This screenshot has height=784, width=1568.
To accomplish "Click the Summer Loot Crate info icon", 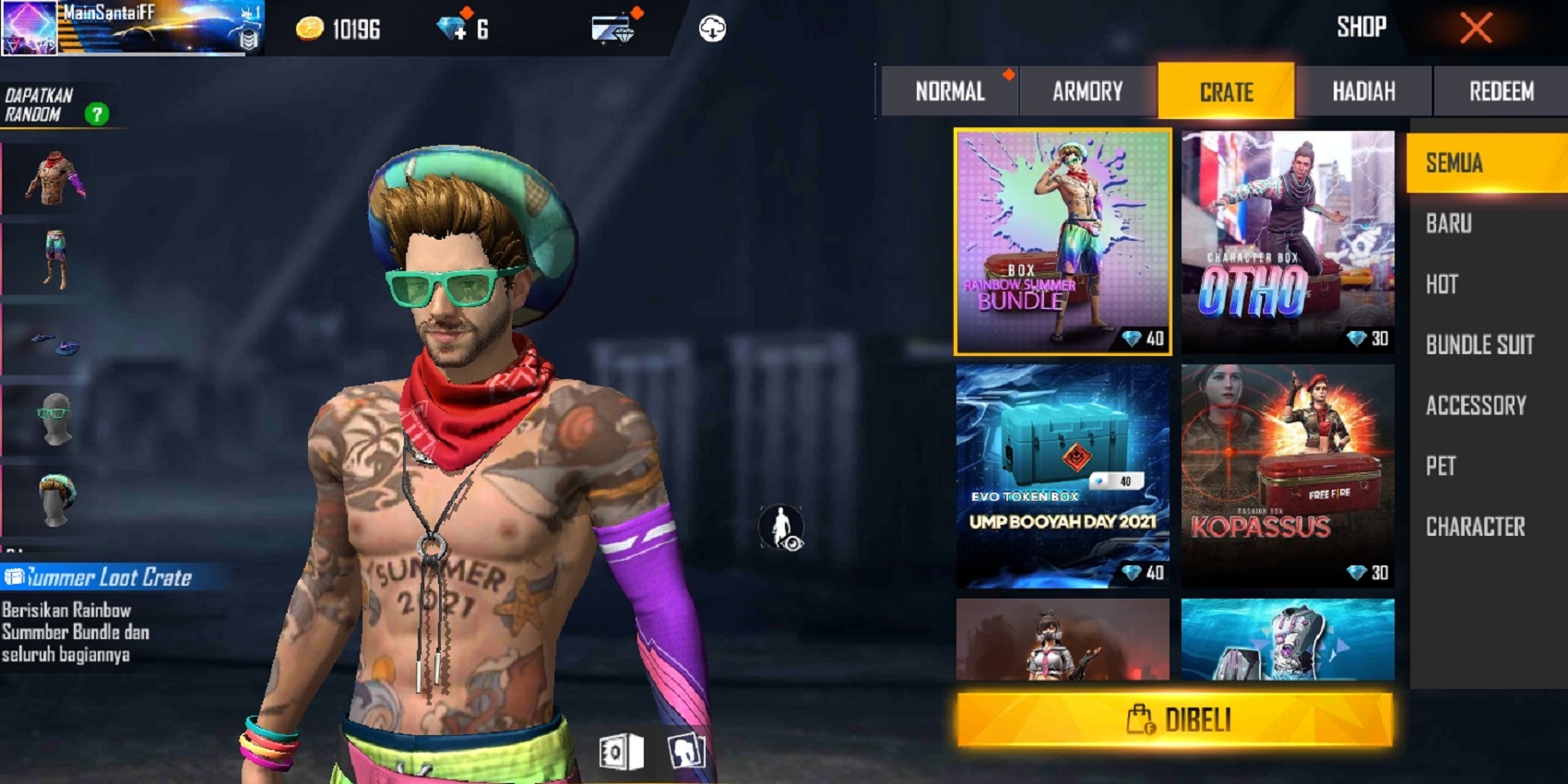I will 14,577.
